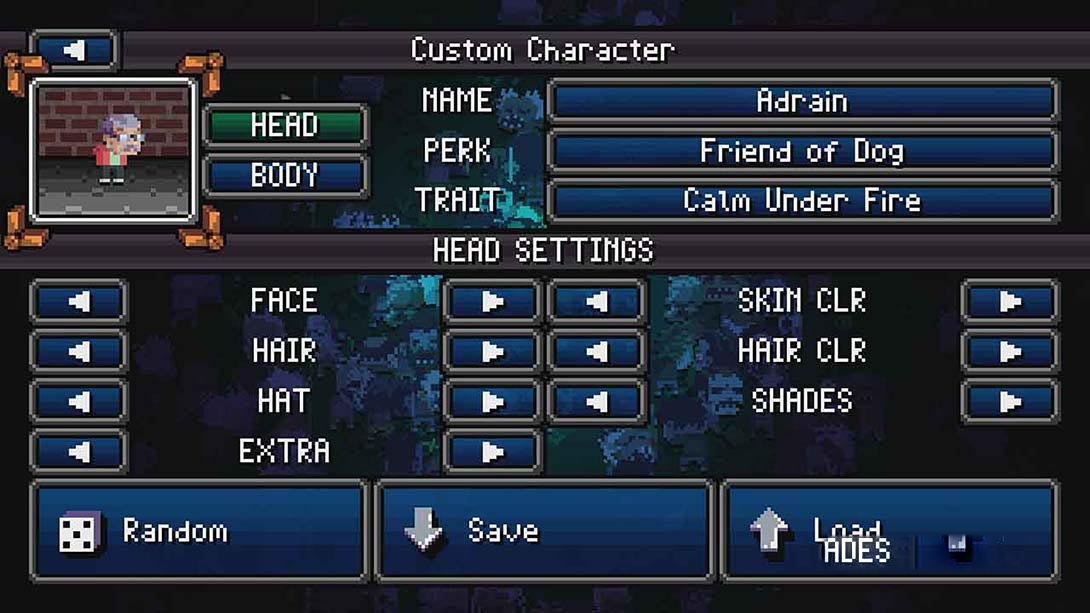Save the custom character
The height and width of the screenshot is (613, 1090).
[544, 531]
